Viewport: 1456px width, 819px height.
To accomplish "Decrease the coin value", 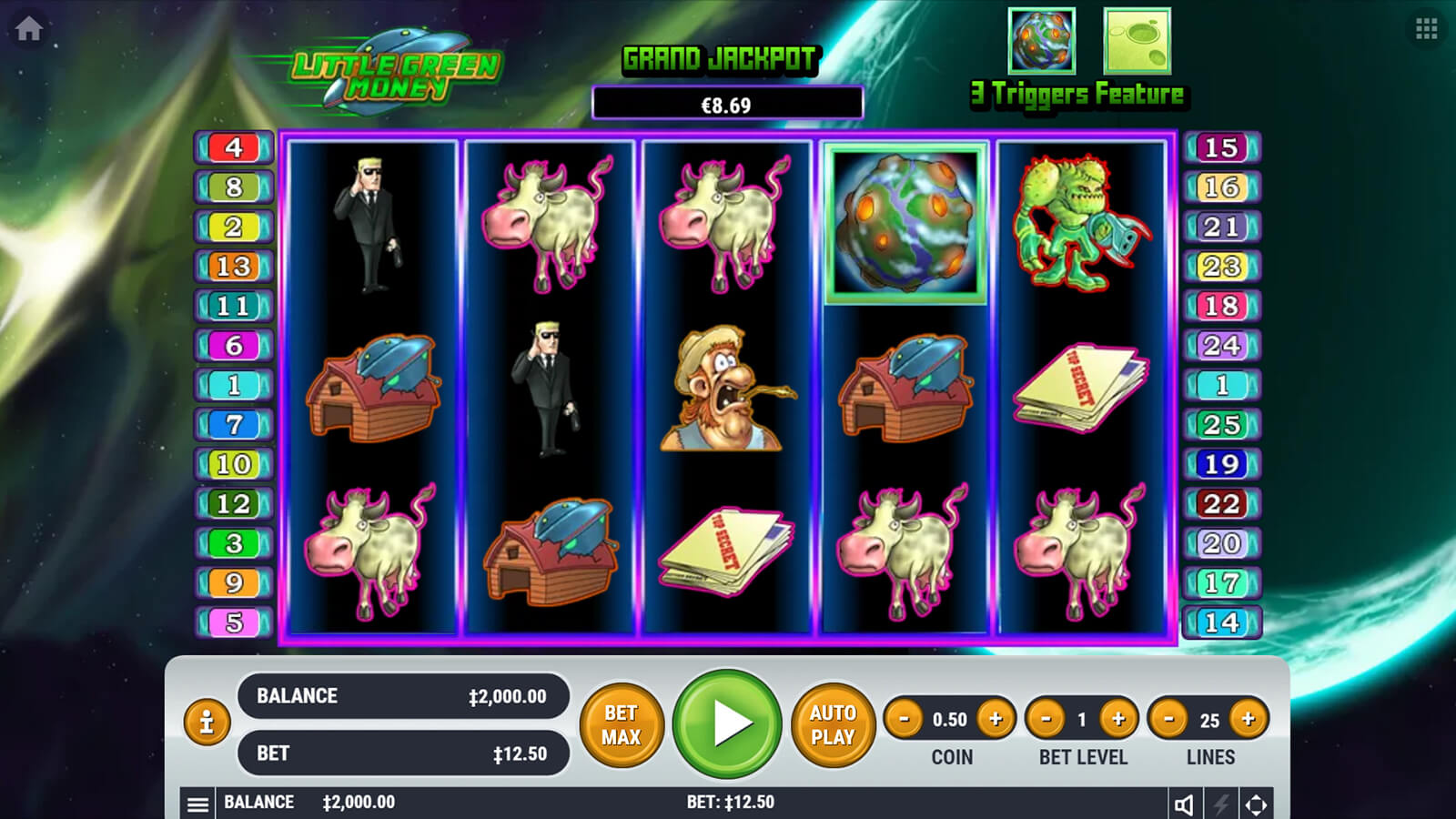I will point(905,719).
